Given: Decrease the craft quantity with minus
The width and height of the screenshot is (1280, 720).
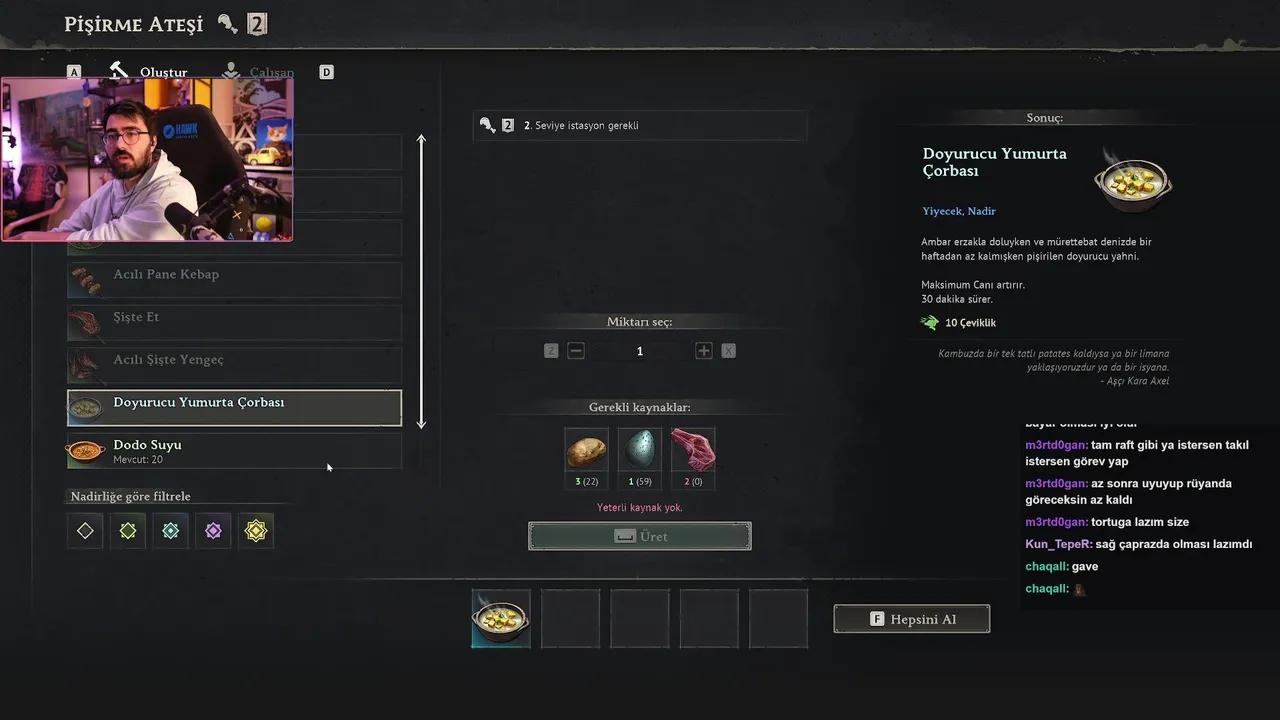Looking at the screenshot, I should (x=576, y=351).
